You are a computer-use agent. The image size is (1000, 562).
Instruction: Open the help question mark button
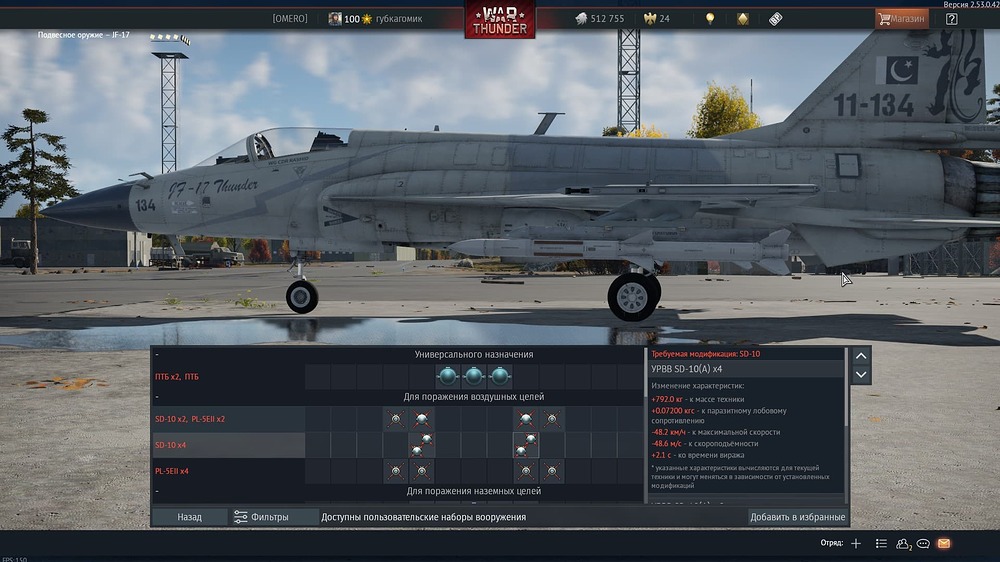click(x=951, y=19)
